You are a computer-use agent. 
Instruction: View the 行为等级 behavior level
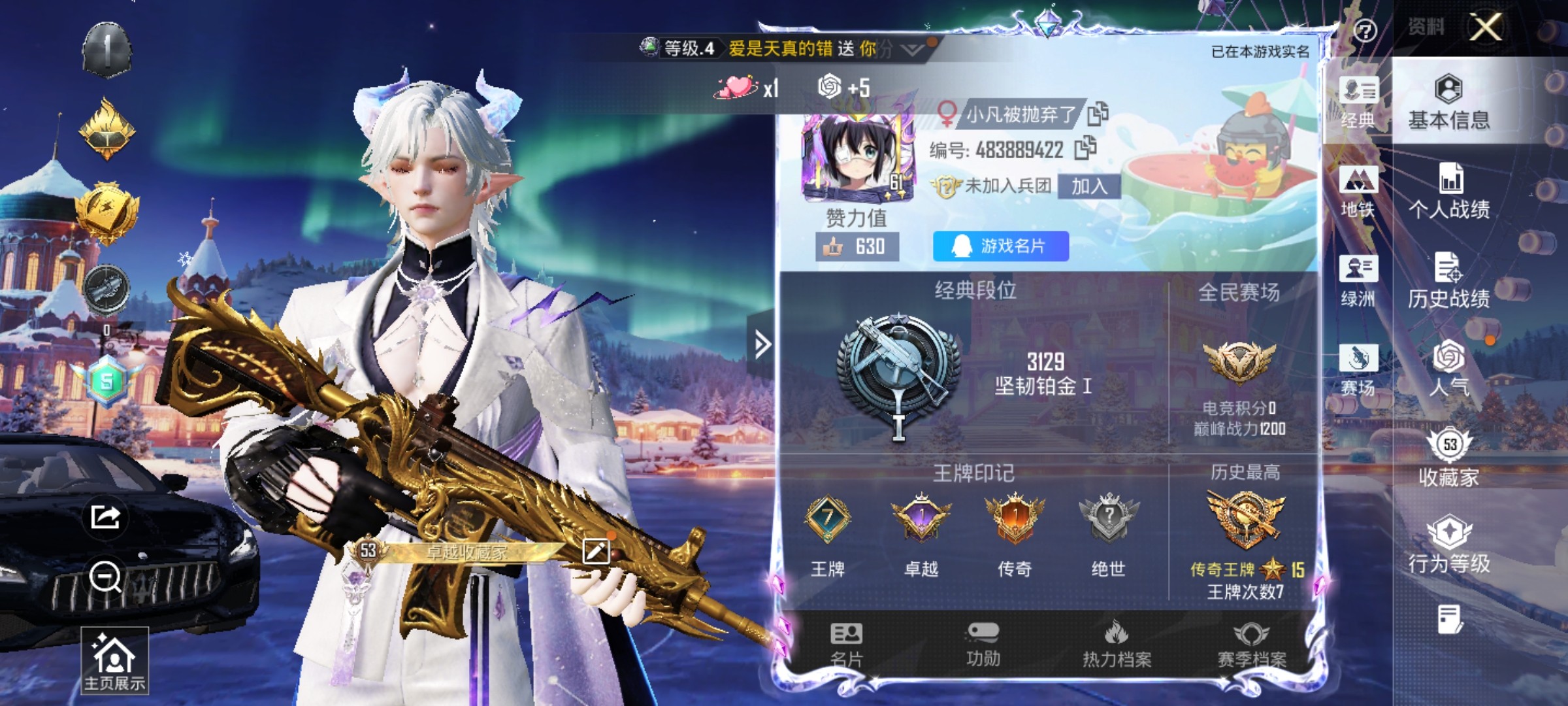(x=1449, y=545)
